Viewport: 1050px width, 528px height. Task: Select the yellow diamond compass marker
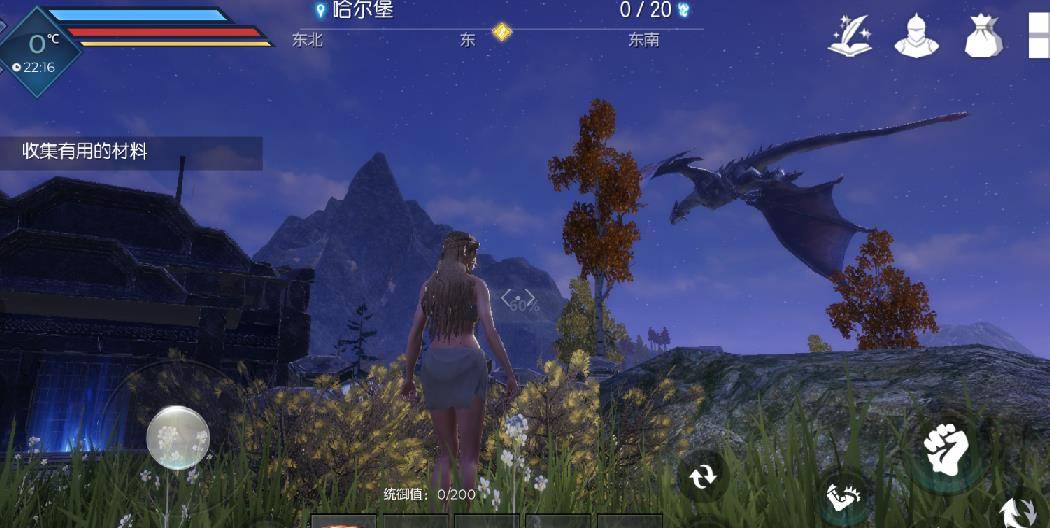502,33
